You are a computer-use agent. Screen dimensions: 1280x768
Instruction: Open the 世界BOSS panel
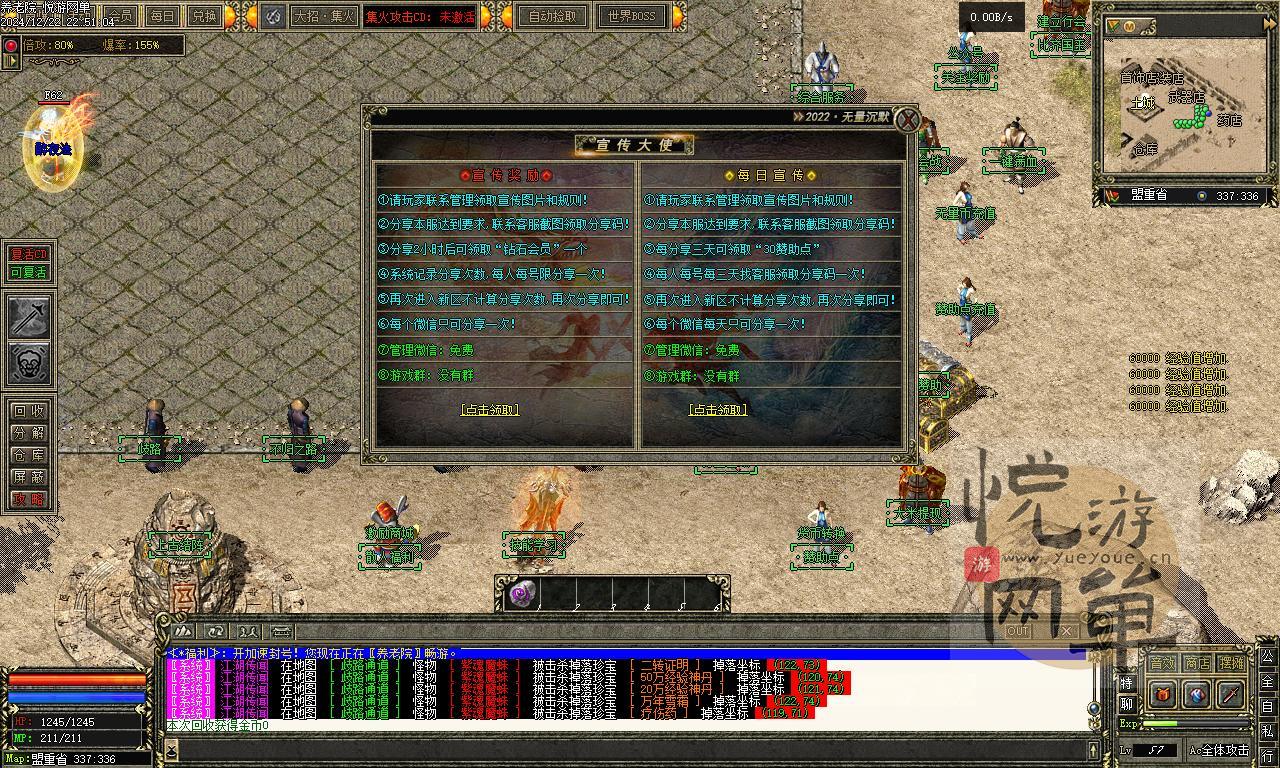[632, 16]
